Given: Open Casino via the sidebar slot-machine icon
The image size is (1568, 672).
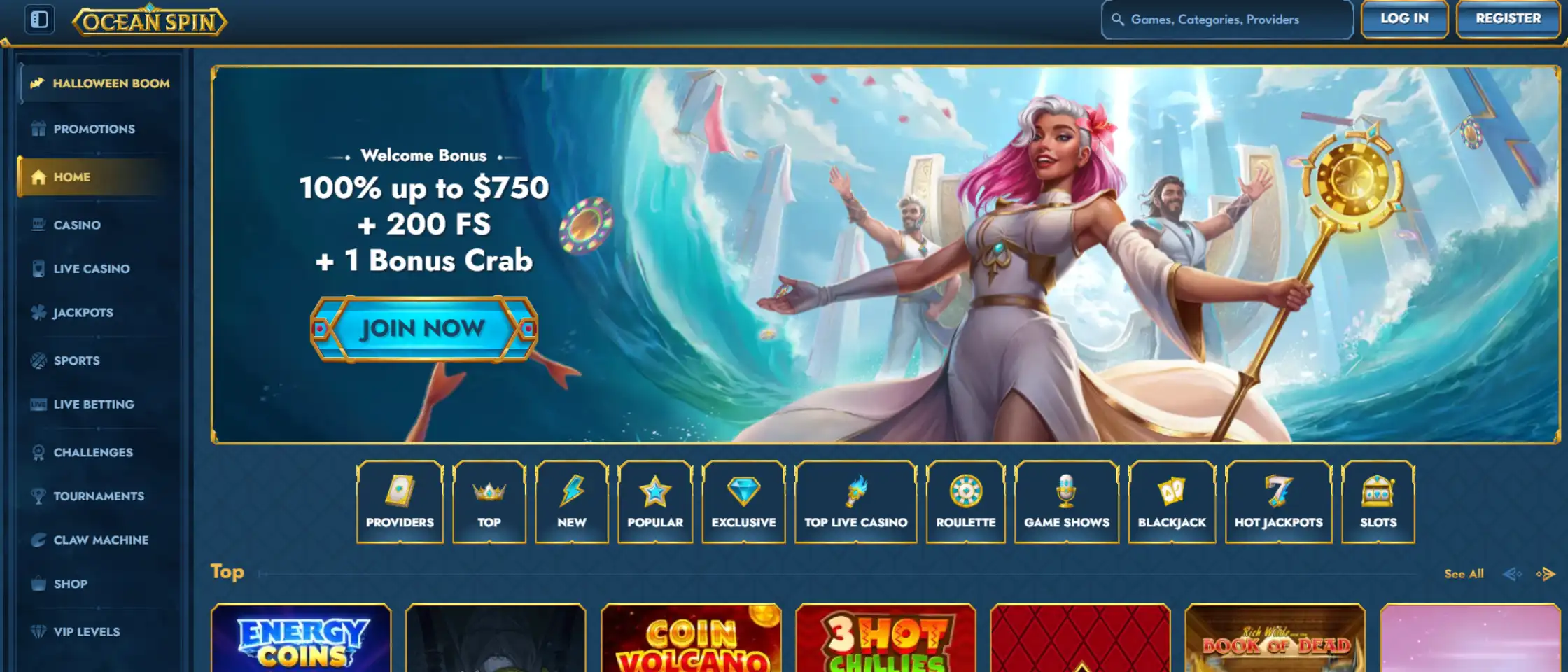Looking at the screenshot, I should tap(39, 225).
